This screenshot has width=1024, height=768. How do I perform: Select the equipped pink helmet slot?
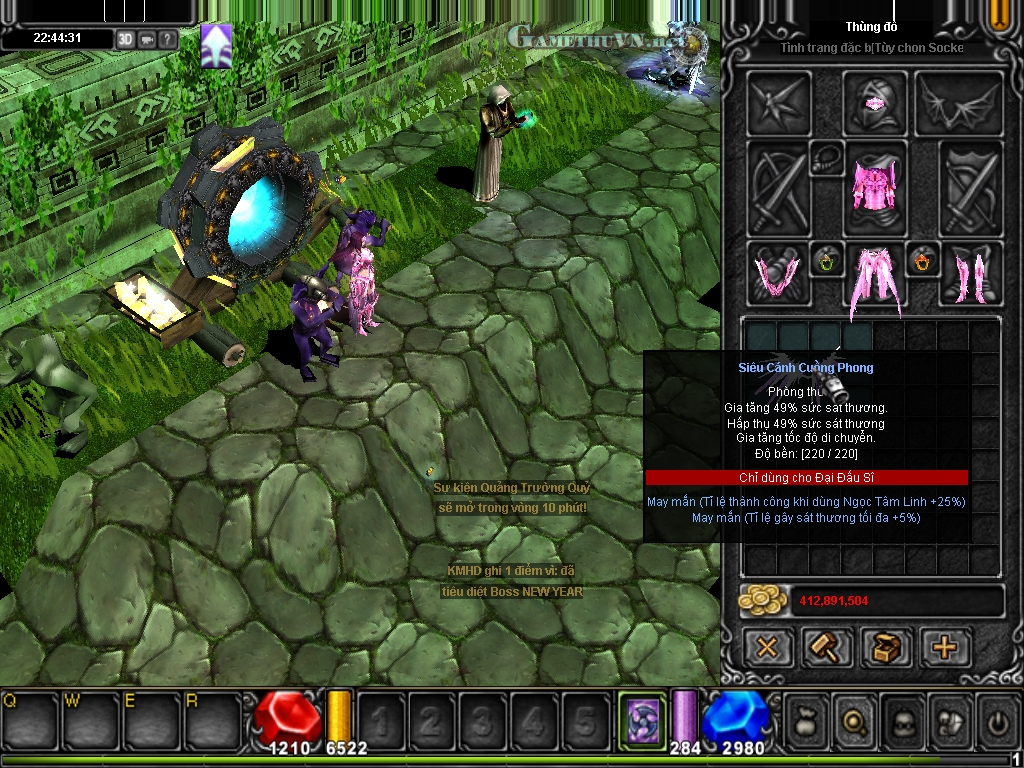(x=875, y=103)
